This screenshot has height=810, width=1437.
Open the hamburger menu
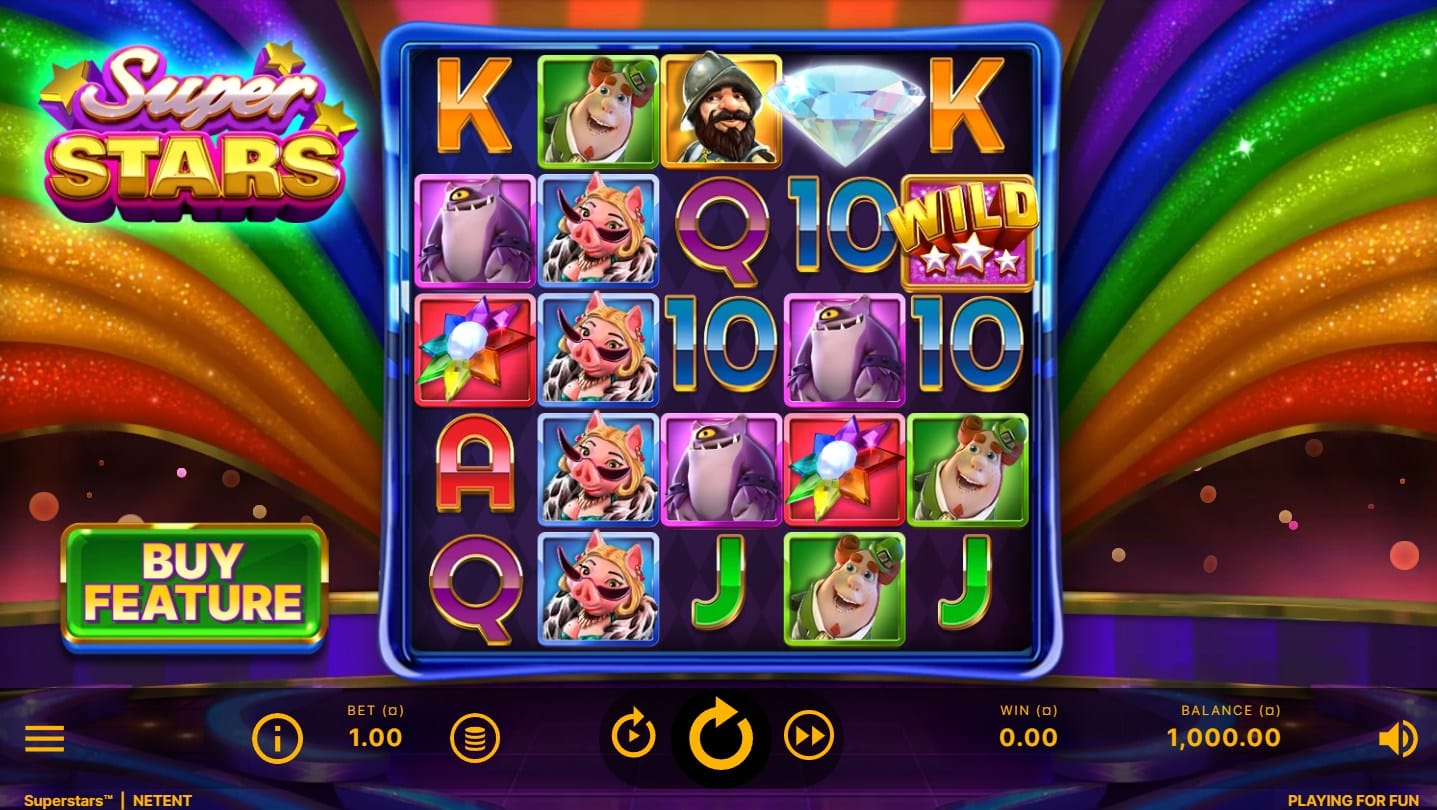coord(45,739)
